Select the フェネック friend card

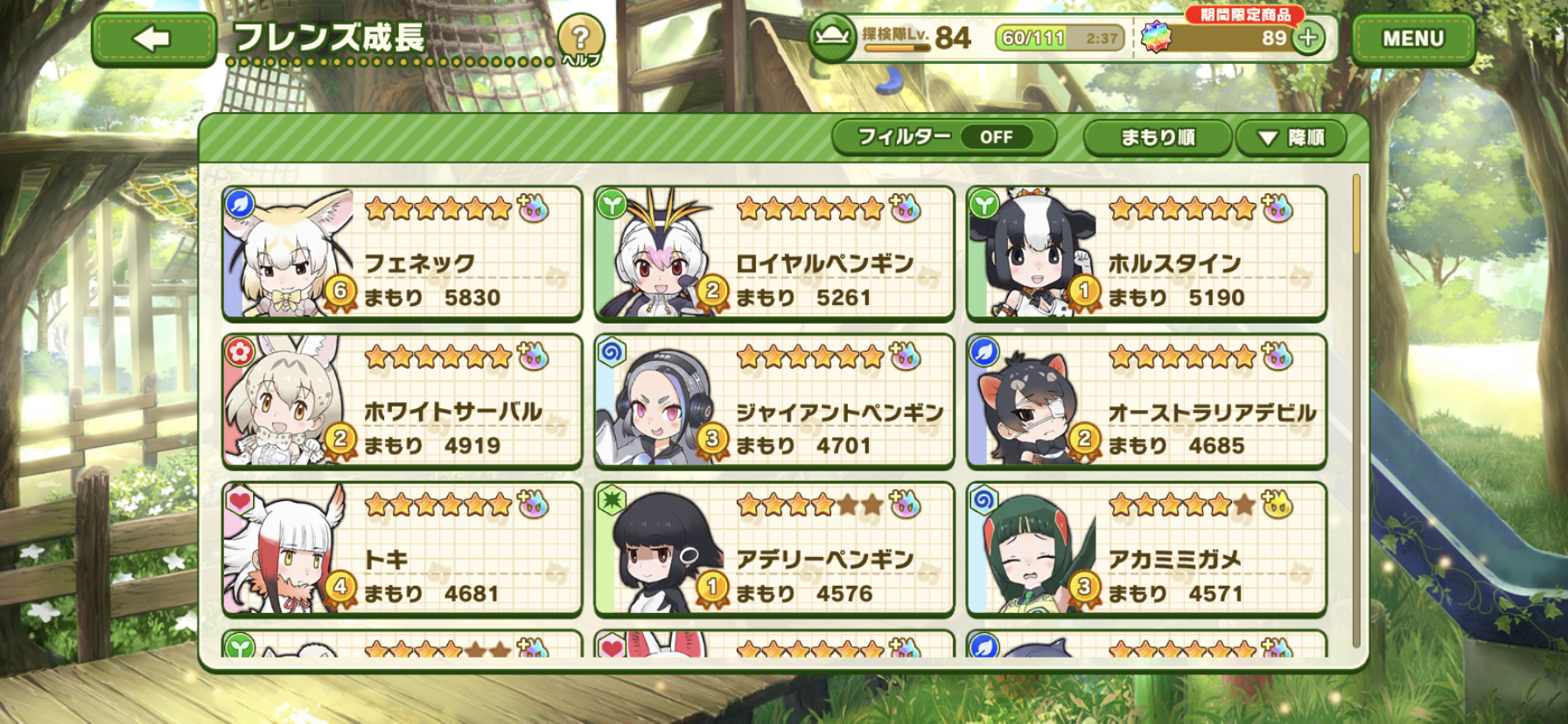402,254
